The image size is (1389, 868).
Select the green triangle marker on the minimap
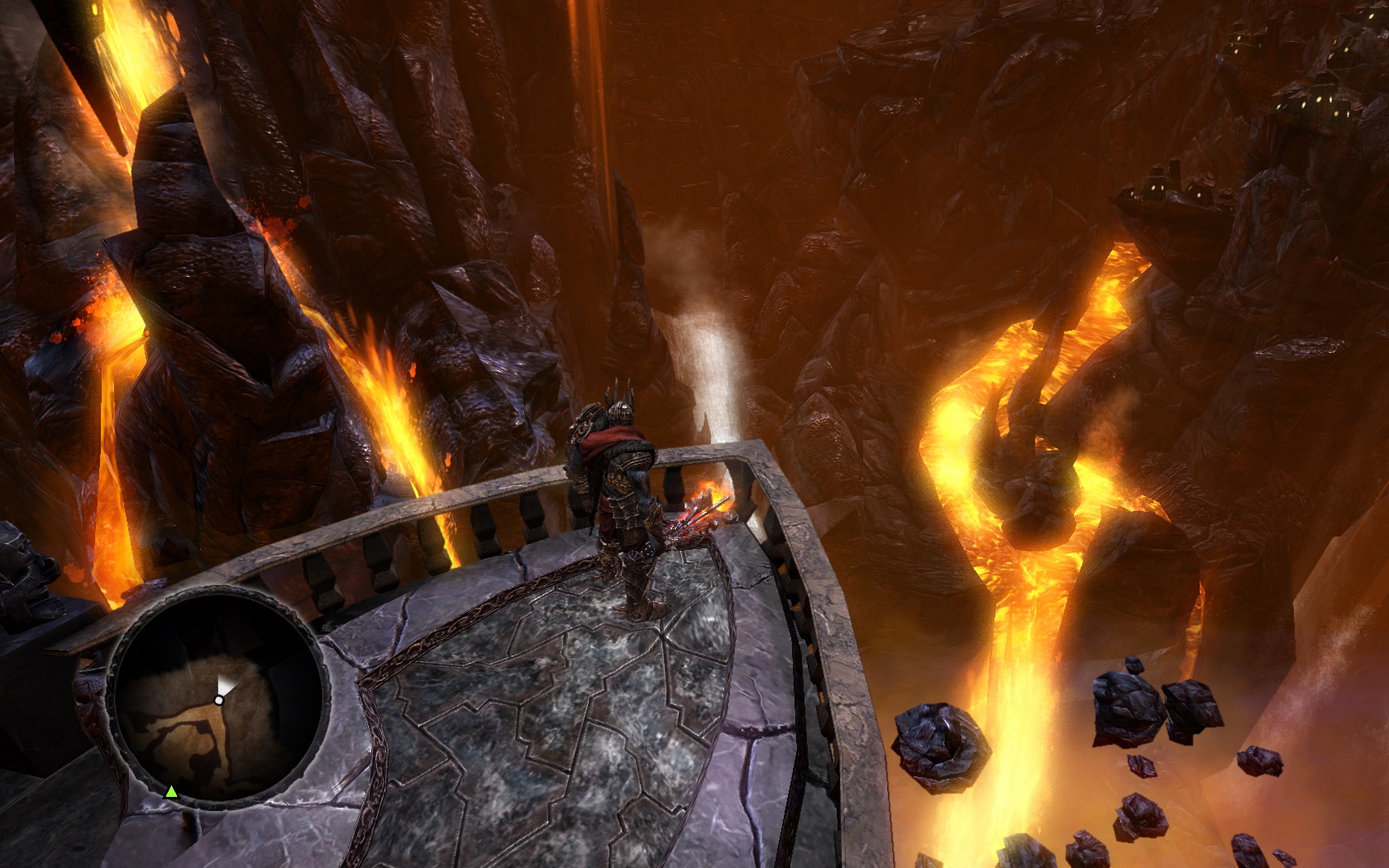[171, 792]
